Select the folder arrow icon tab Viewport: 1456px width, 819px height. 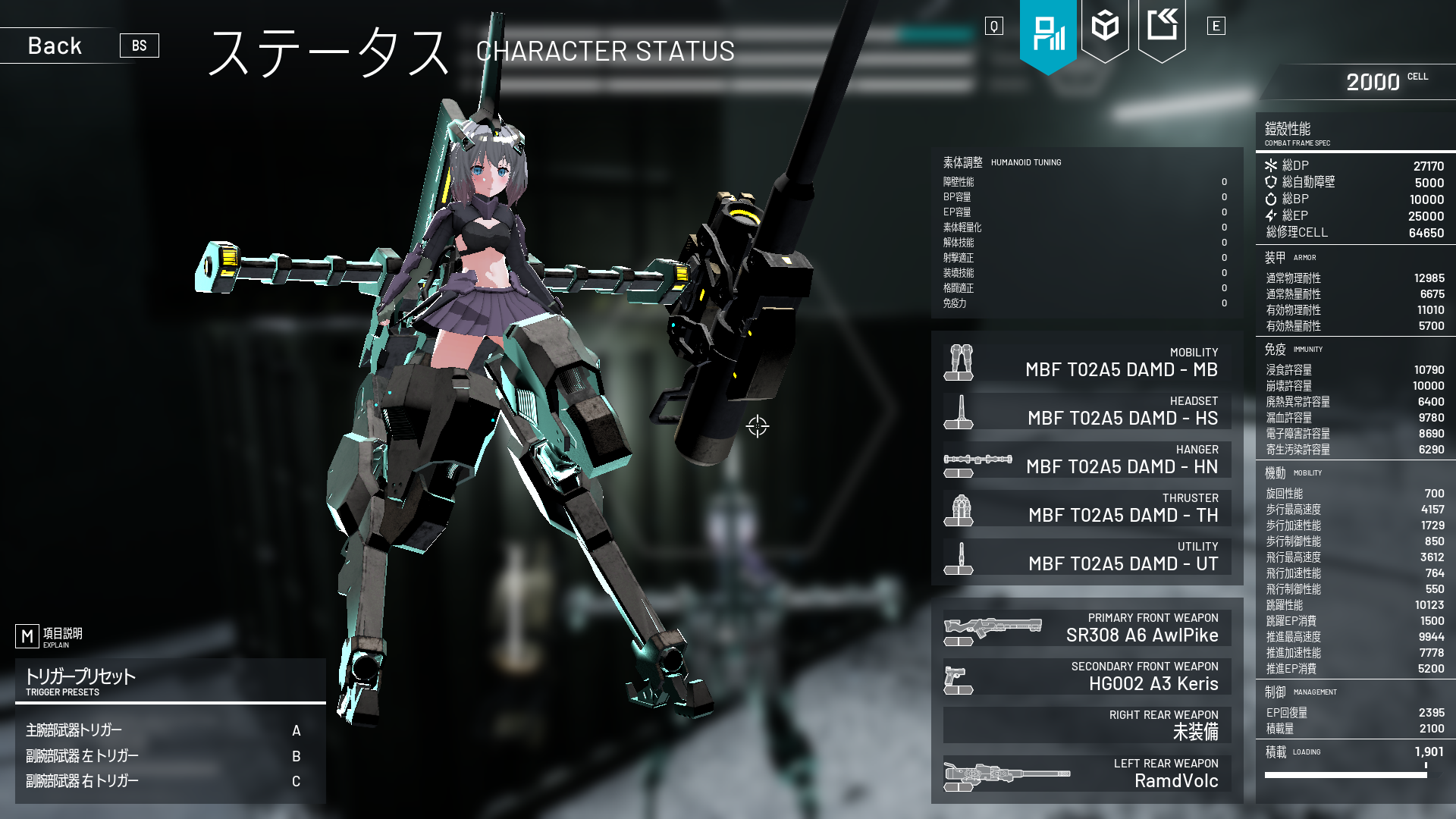(x=1162, y=27)
